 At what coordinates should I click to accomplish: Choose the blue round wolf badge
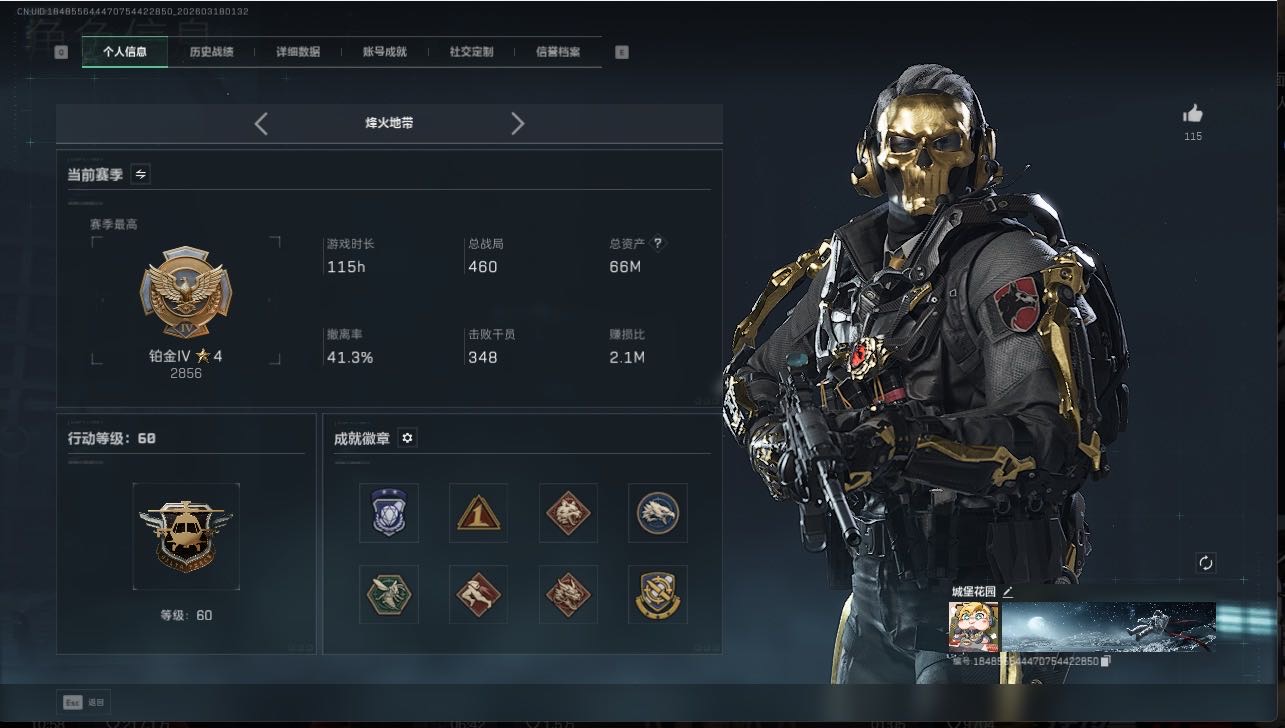(x=658, y=513)
